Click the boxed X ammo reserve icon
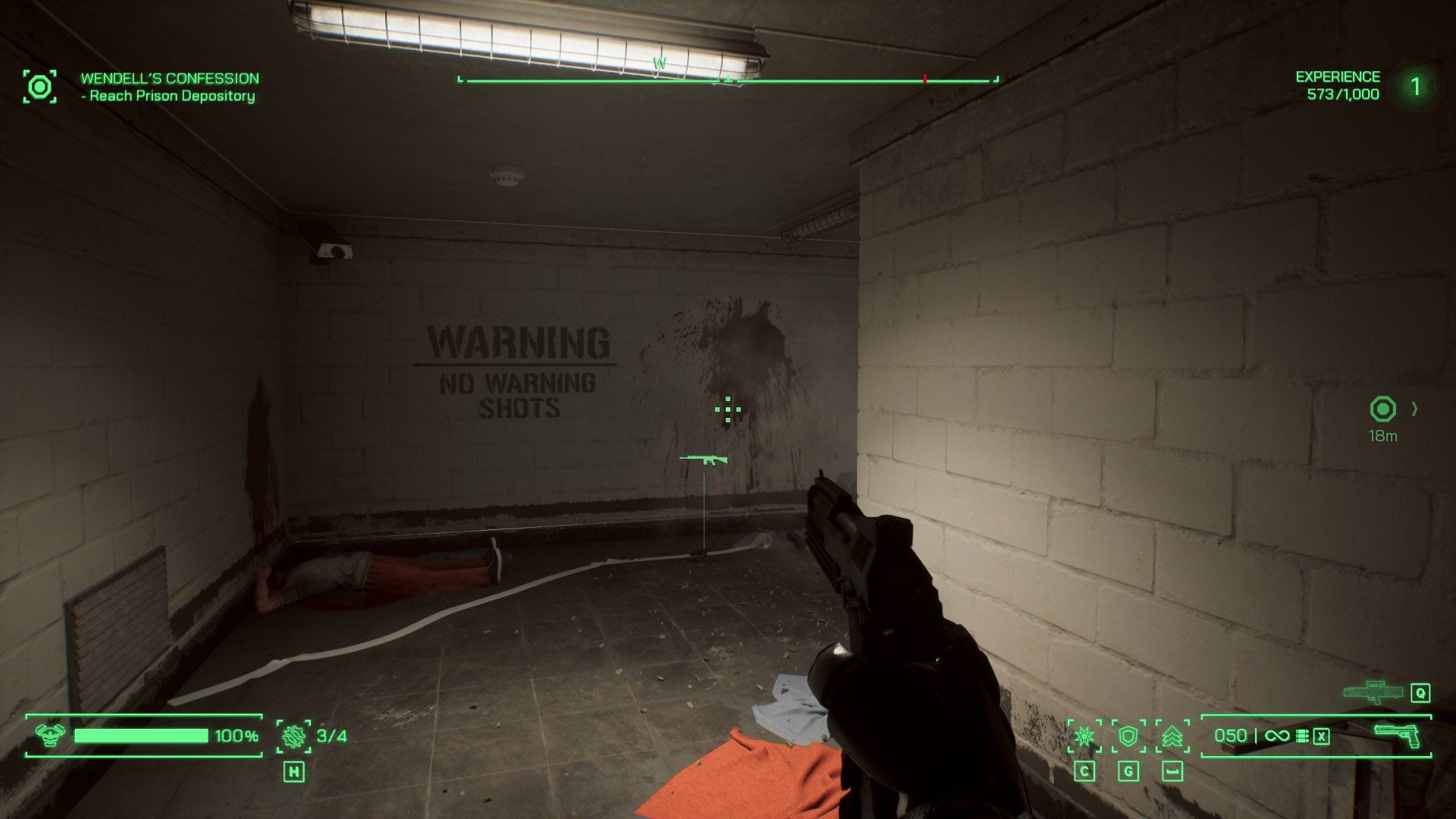 (x=1321, y=735)
